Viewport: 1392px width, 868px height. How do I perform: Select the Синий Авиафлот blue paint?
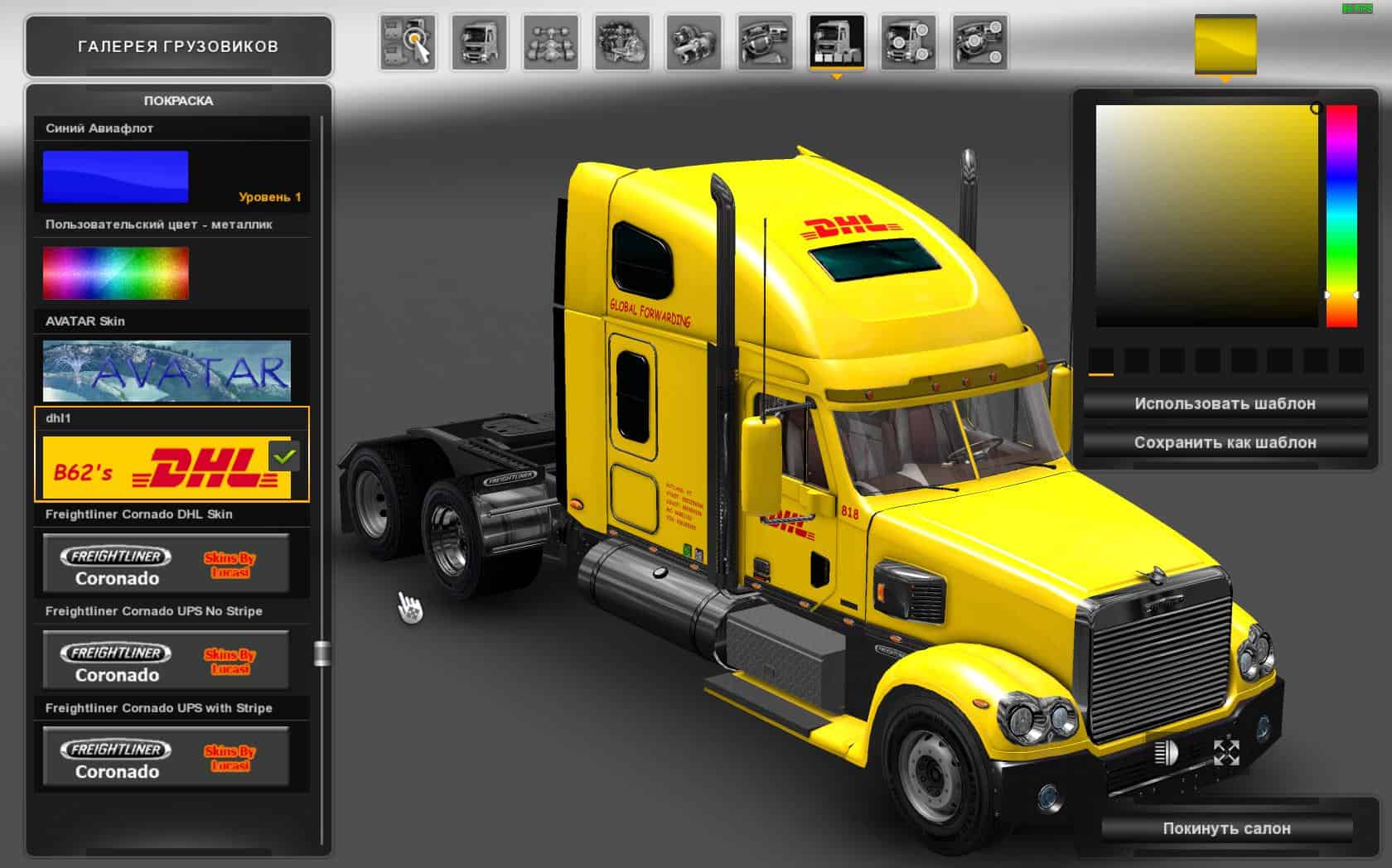point(115,176)
